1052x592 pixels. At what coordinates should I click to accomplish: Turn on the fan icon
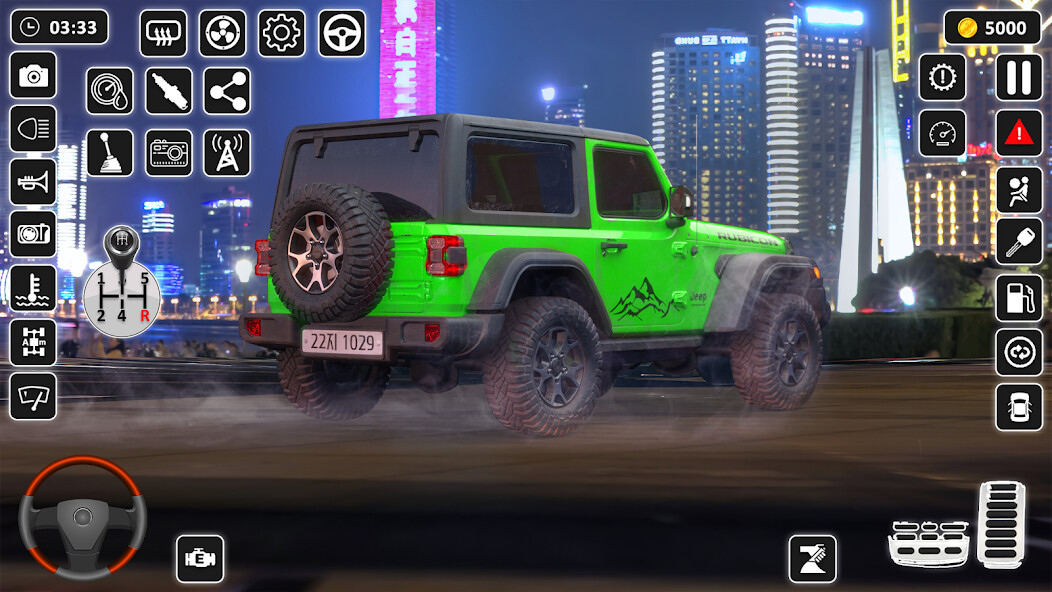(222, 33)
